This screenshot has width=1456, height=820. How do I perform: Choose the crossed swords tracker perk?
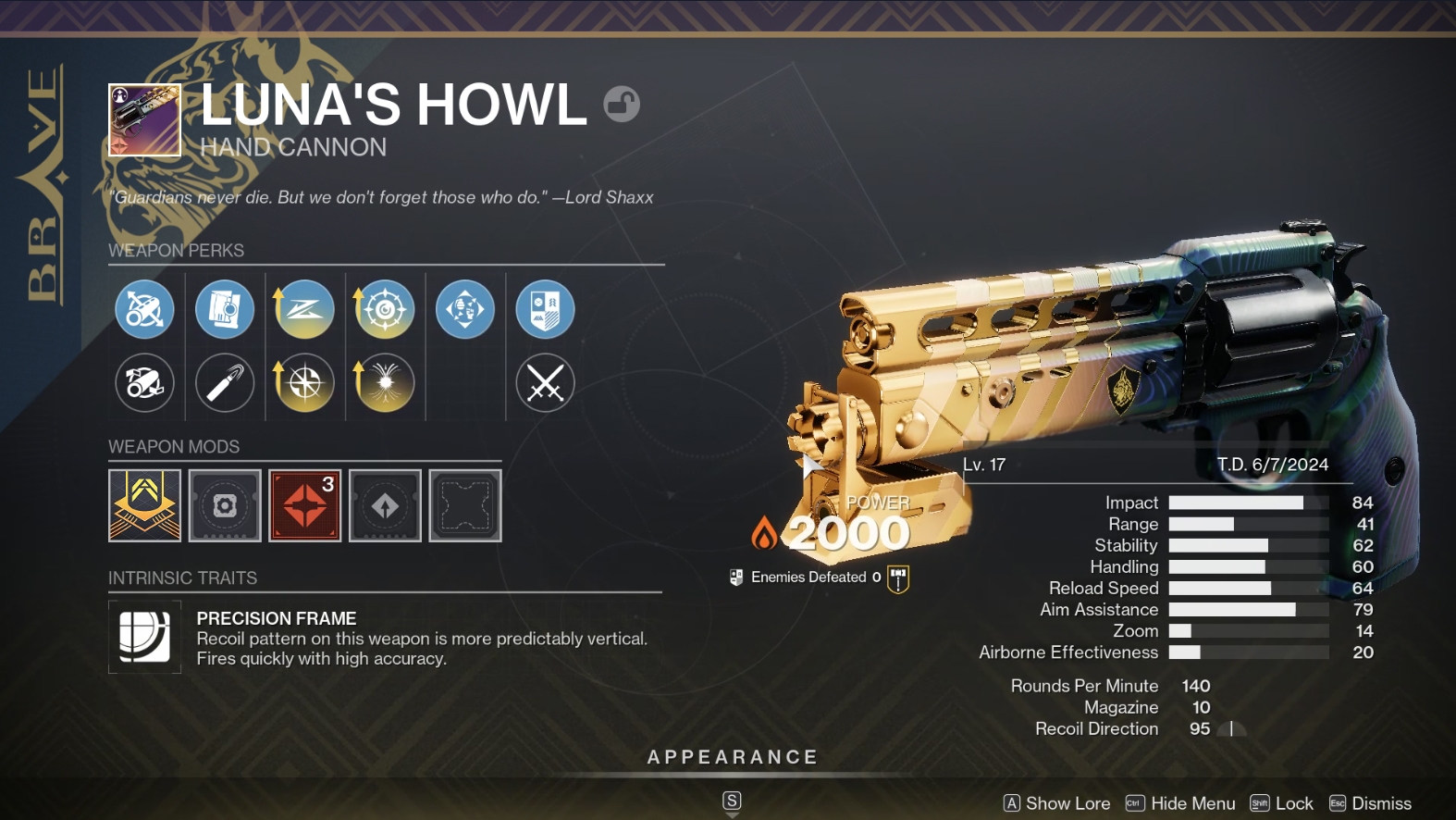click(545, 382)
